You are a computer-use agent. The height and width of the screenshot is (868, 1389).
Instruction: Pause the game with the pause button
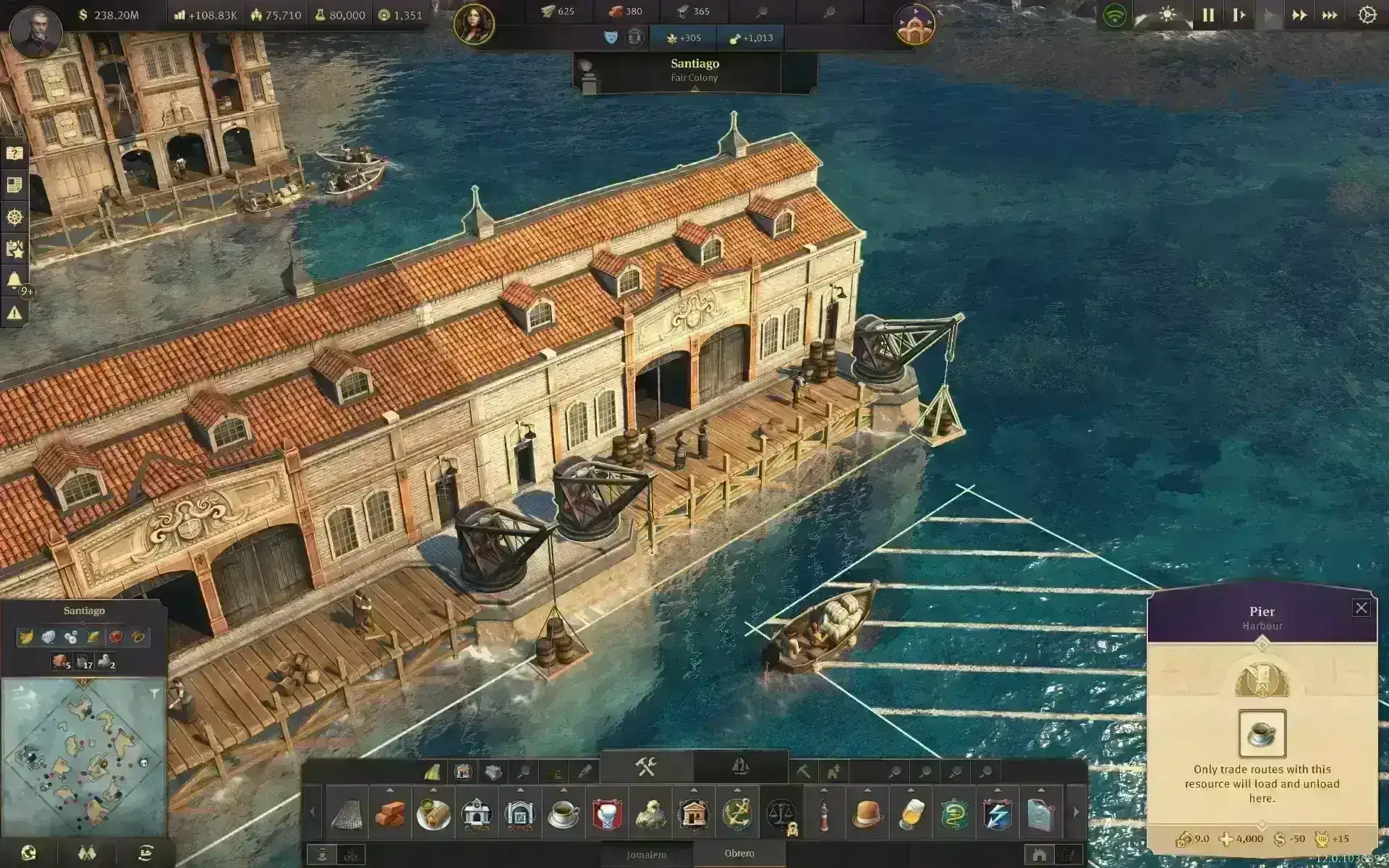click(1208, 14)
